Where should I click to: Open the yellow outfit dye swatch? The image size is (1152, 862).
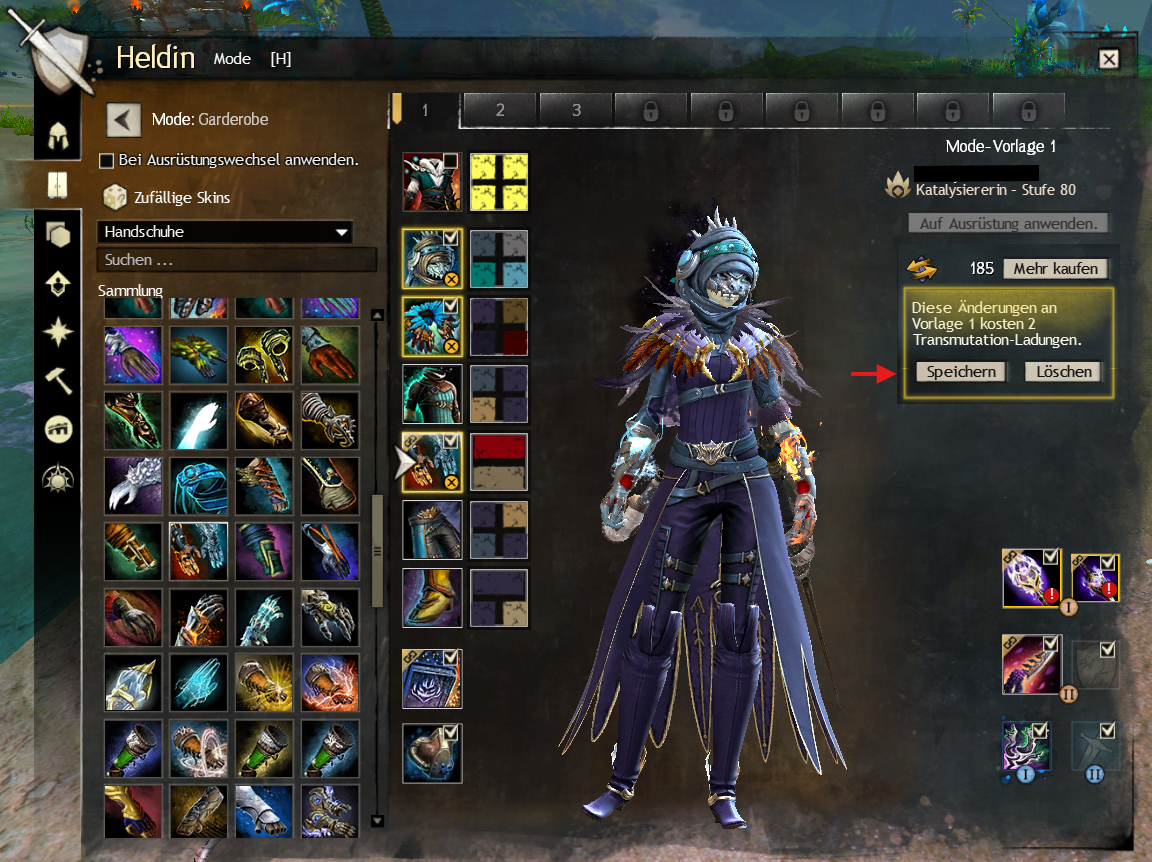[499, 182]
